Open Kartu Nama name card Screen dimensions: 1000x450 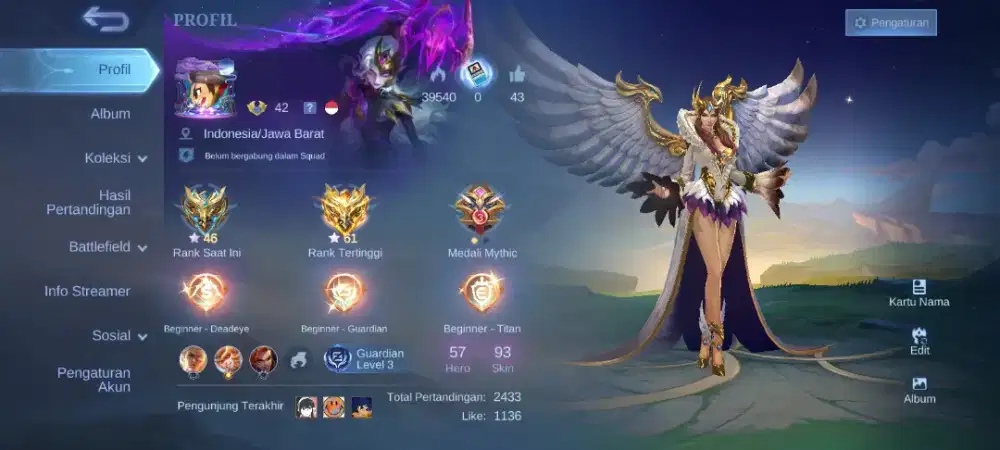point(919,292)
